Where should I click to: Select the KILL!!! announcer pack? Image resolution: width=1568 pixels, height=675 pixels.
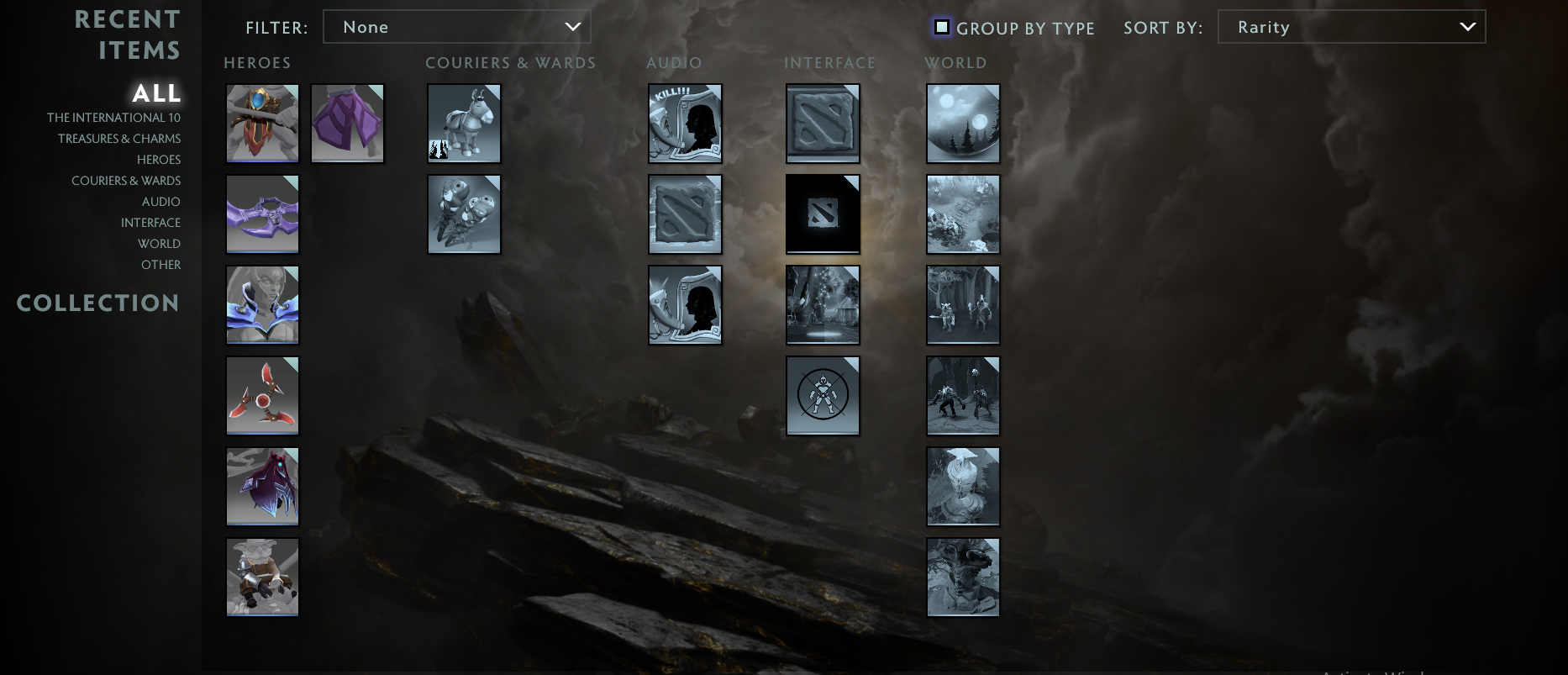[x=684, y=123]
